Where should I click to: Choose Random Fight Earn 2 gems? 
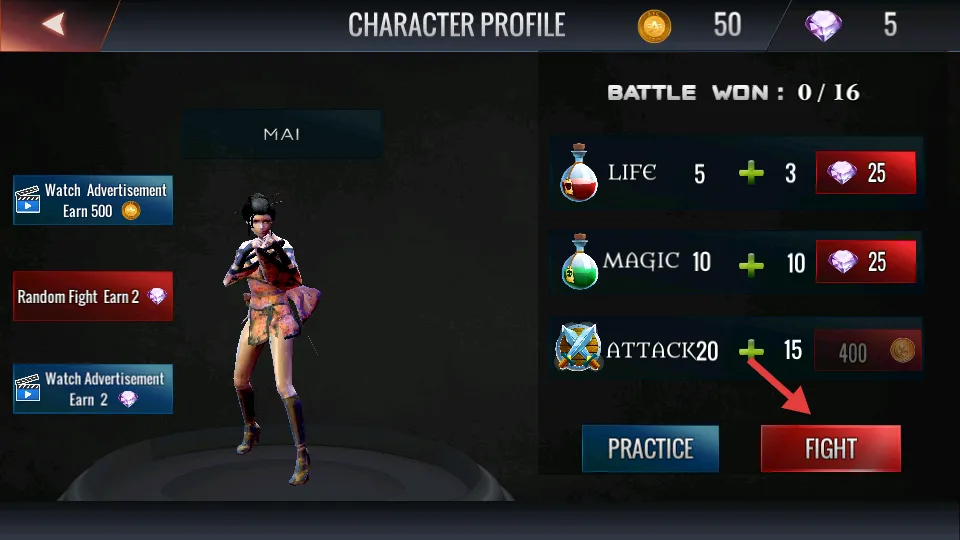coord(93,296)
